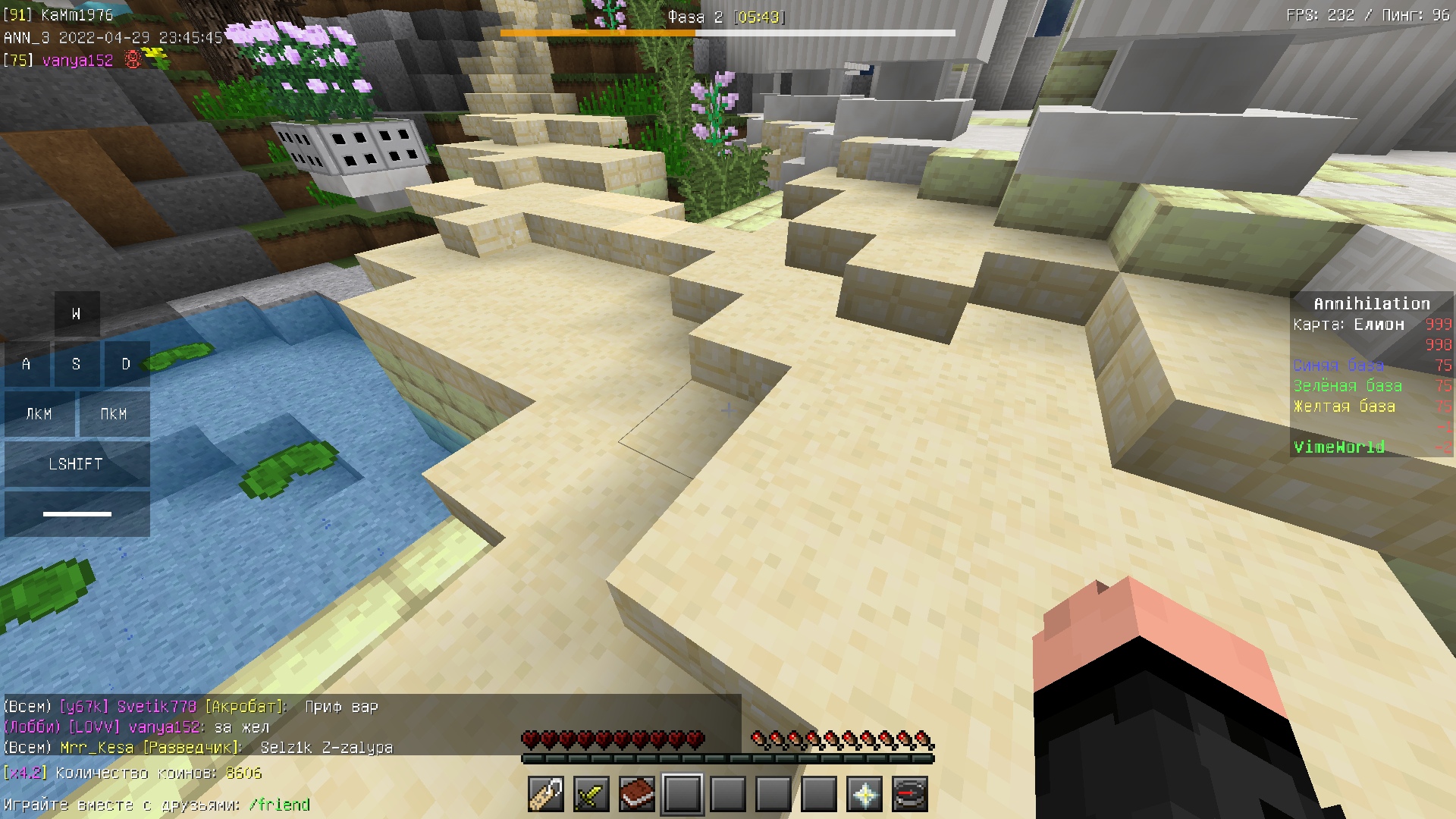Pick the compass hotbar slot

[x=910, y=795]
